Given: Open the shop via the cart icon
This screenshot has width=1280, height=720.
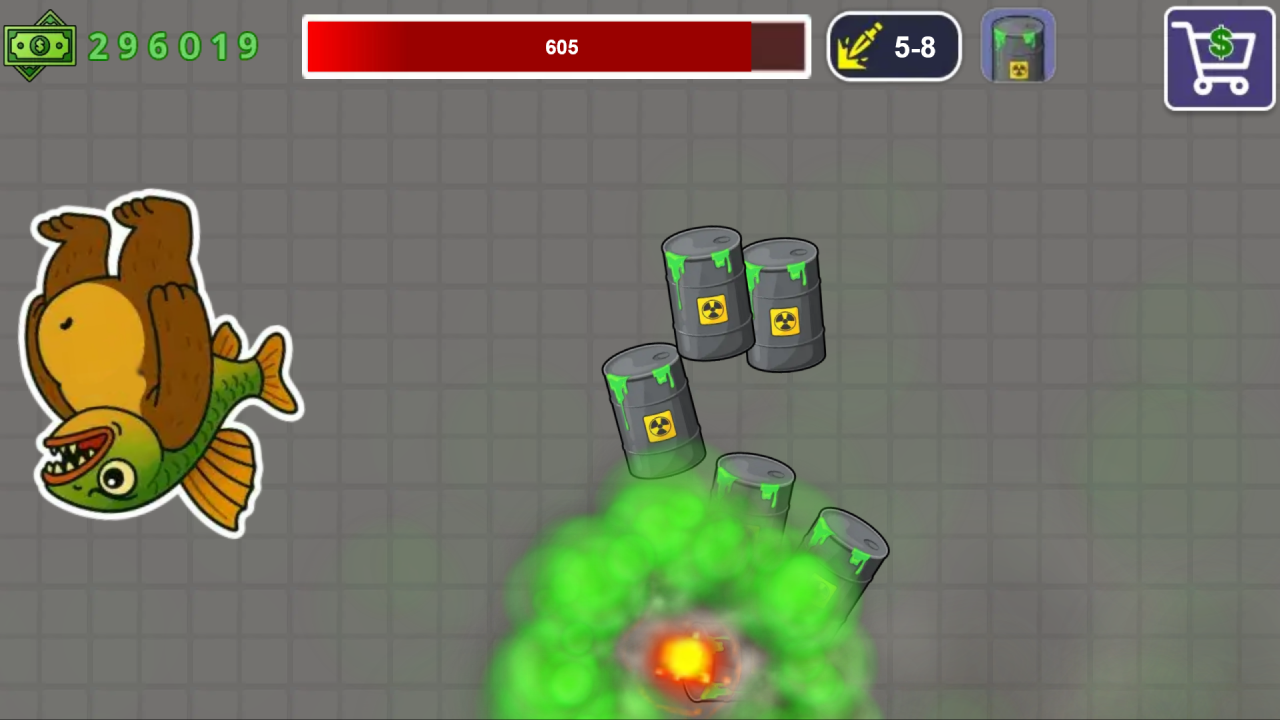Looking at the screenshot, I should pyautogui.click(x=1219, y=57).
